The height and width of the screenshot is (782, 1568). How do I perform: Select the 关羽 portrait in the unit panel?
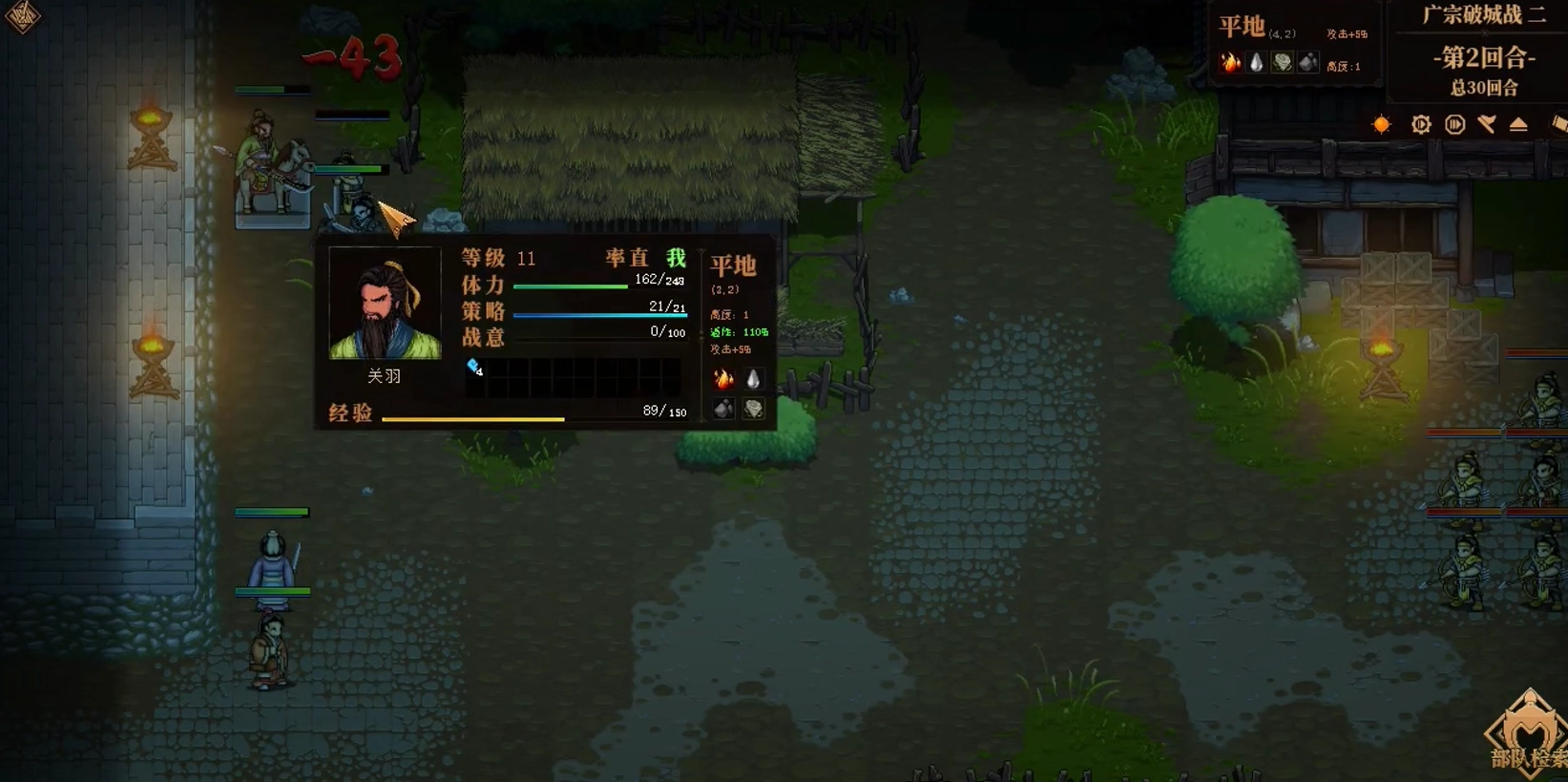pyautogui.click(x=385, y=304)
